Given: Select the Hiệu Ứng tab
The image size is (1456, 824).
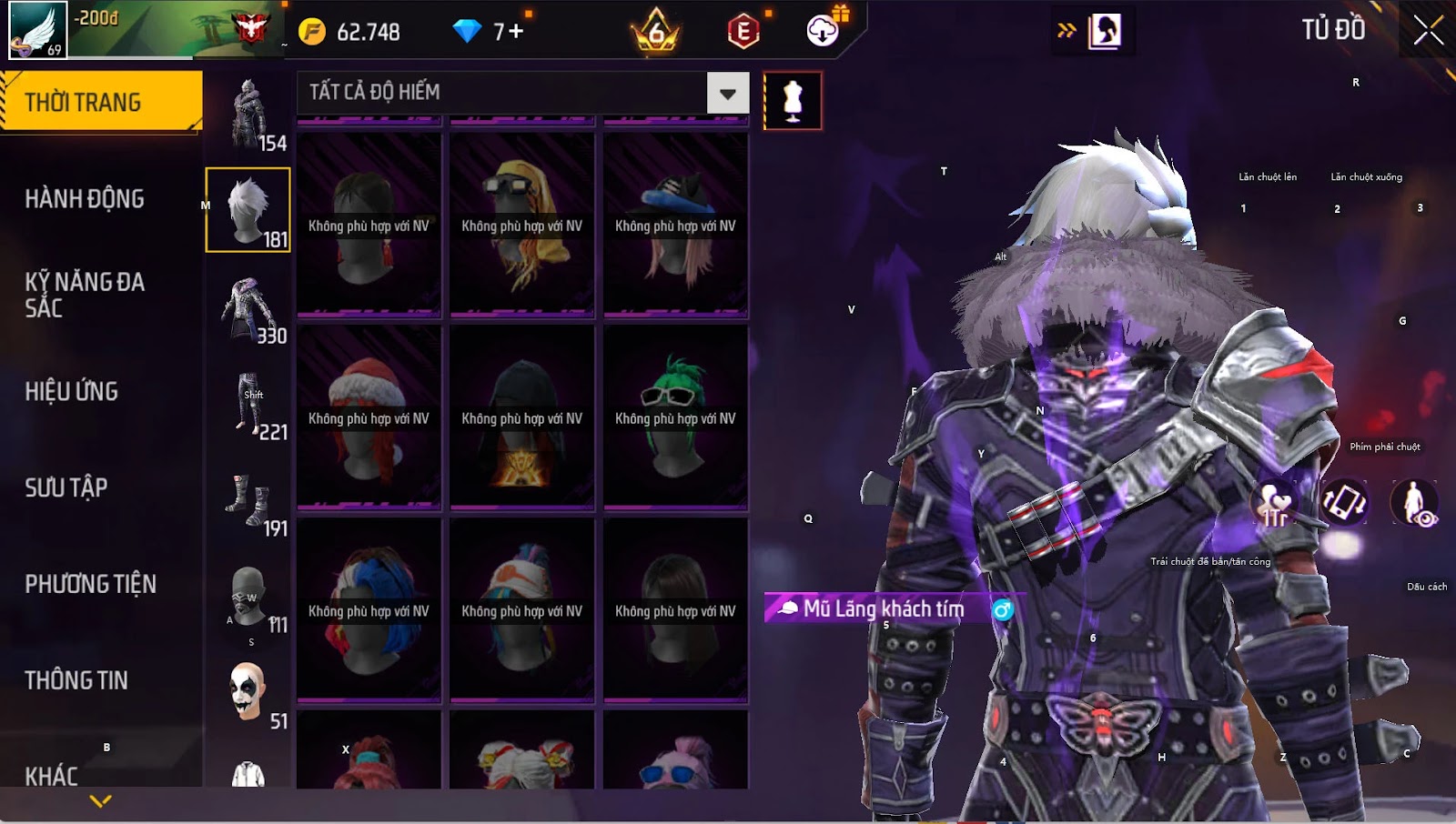Looking at the screenshot, I should pos(72,392).
